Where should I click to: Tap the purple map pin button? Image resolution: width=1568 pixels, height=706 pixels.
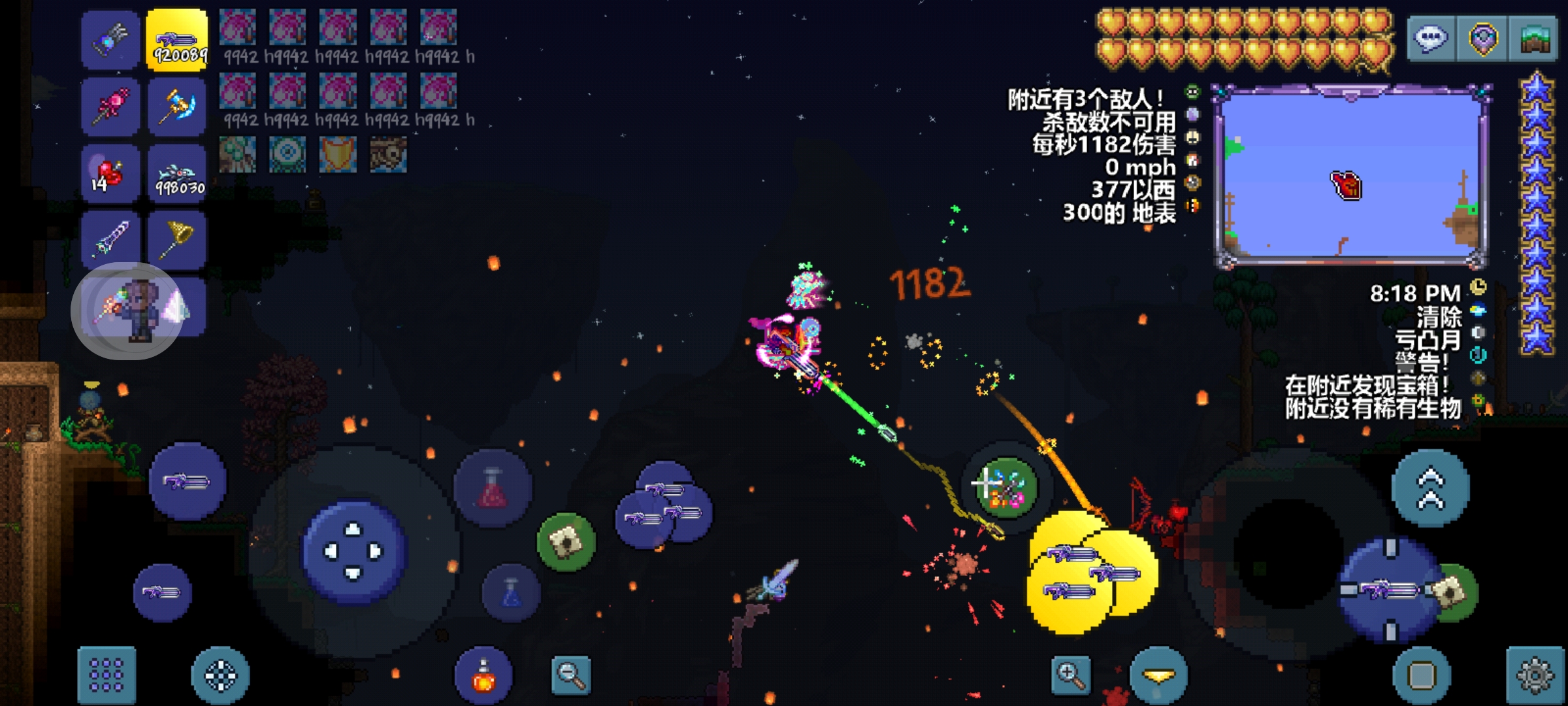[1482, 39]
